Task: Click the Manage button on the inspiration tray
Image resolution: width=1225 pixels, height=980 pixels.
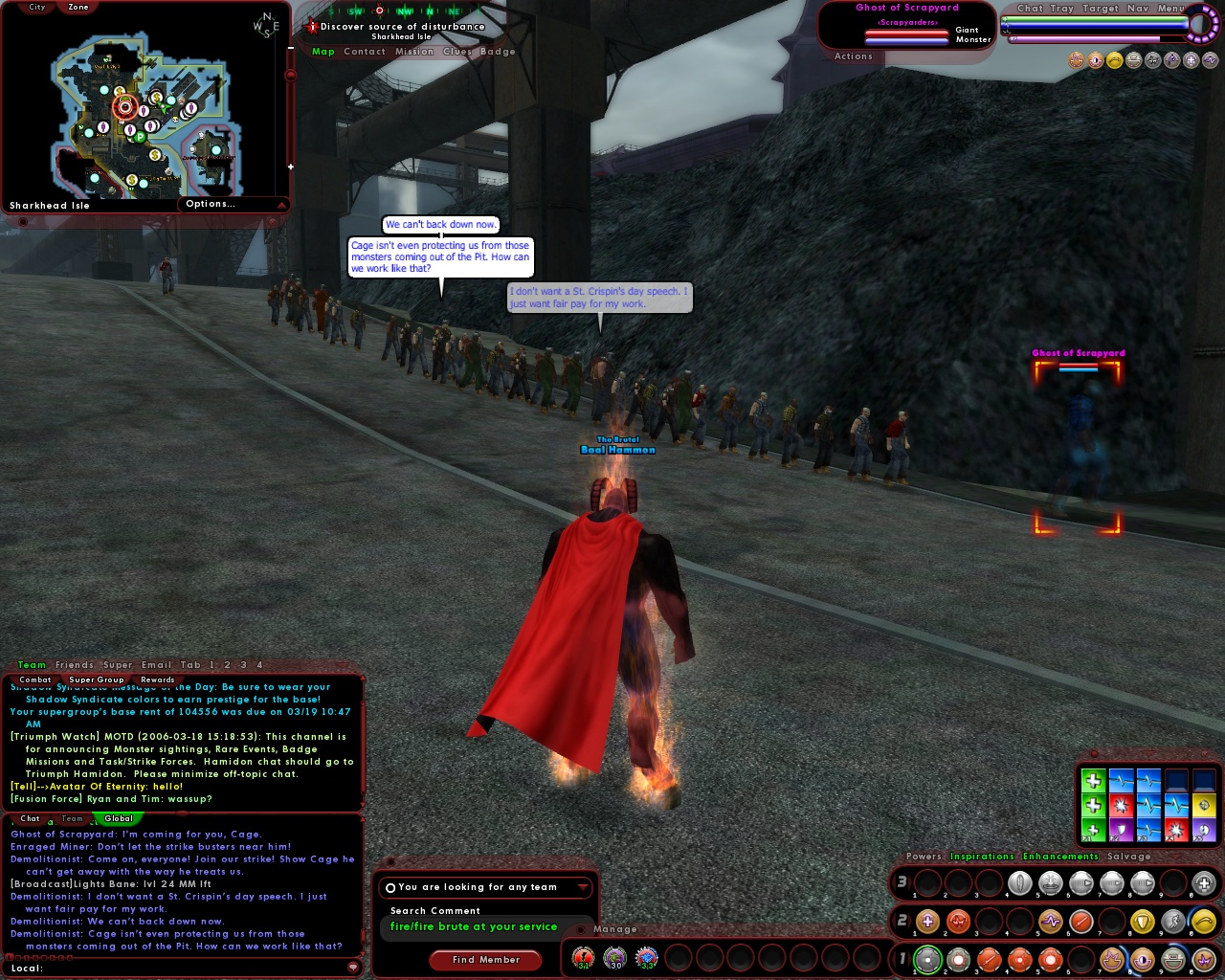Action: (x=614, y=929)
